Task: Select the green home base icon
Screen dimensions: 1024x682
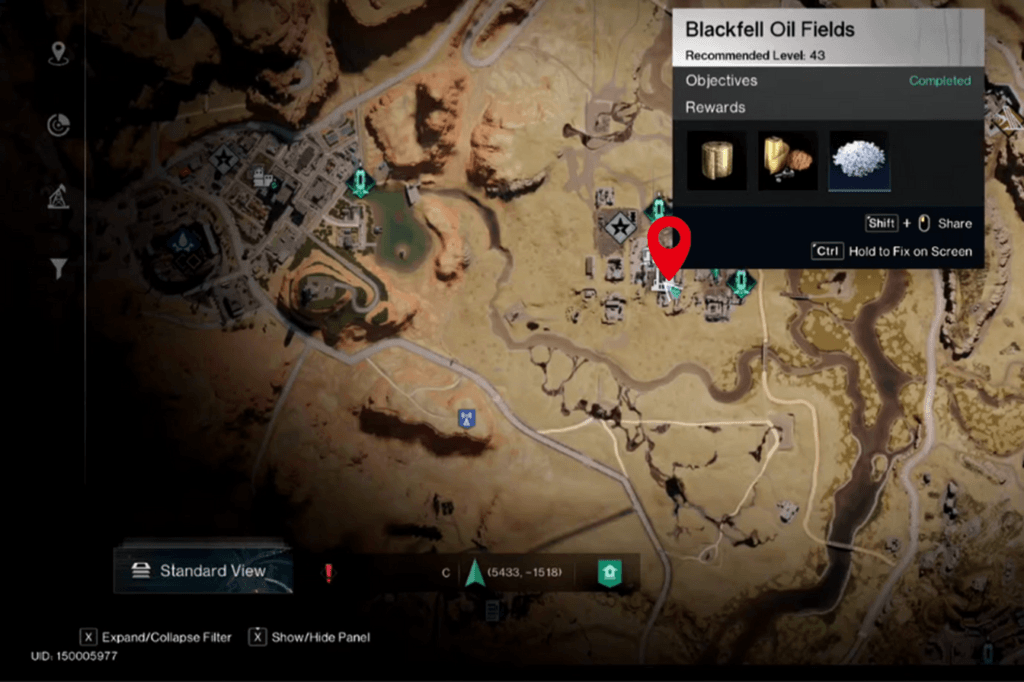Action: tap(609, 572)
